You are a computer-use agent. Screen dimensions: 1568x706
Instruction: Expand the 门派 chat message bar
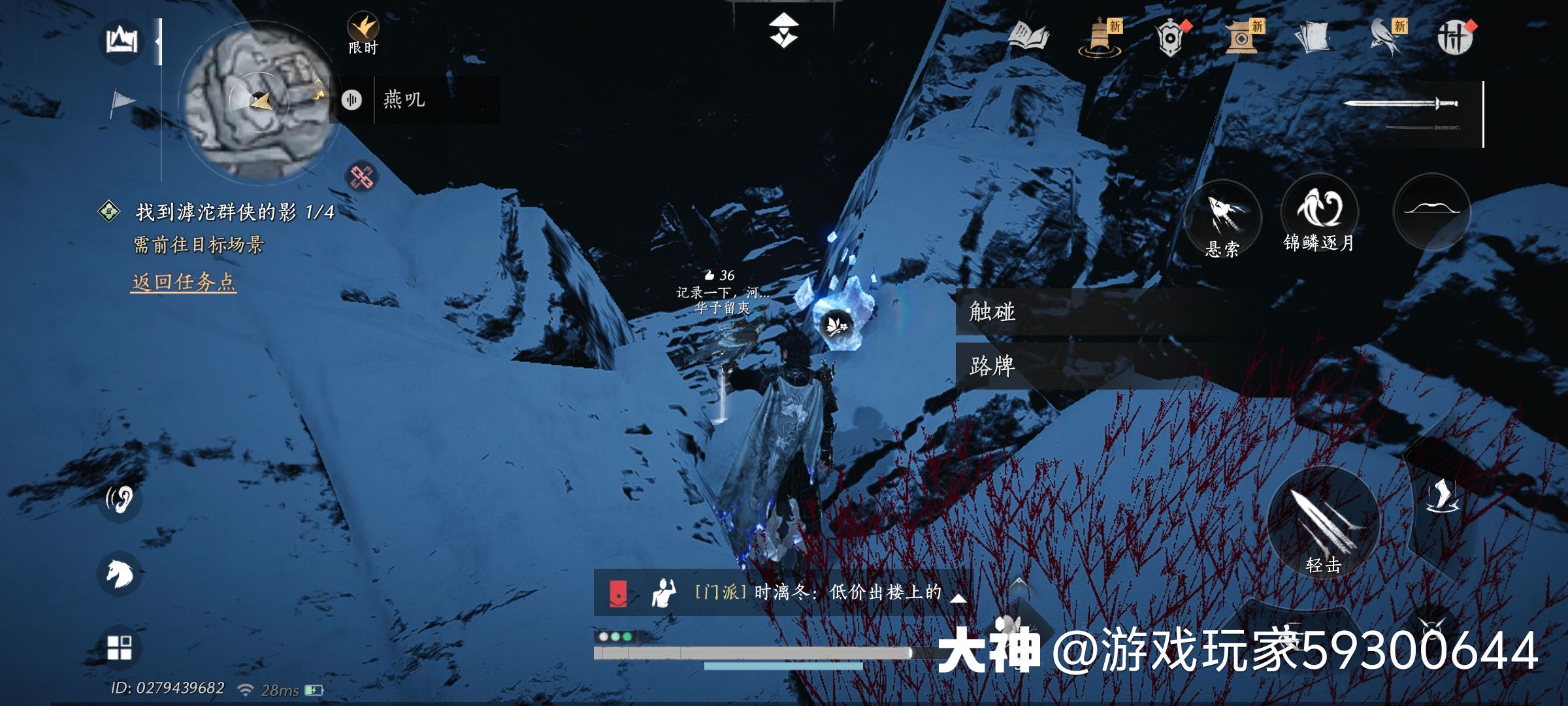pos(958,596)
